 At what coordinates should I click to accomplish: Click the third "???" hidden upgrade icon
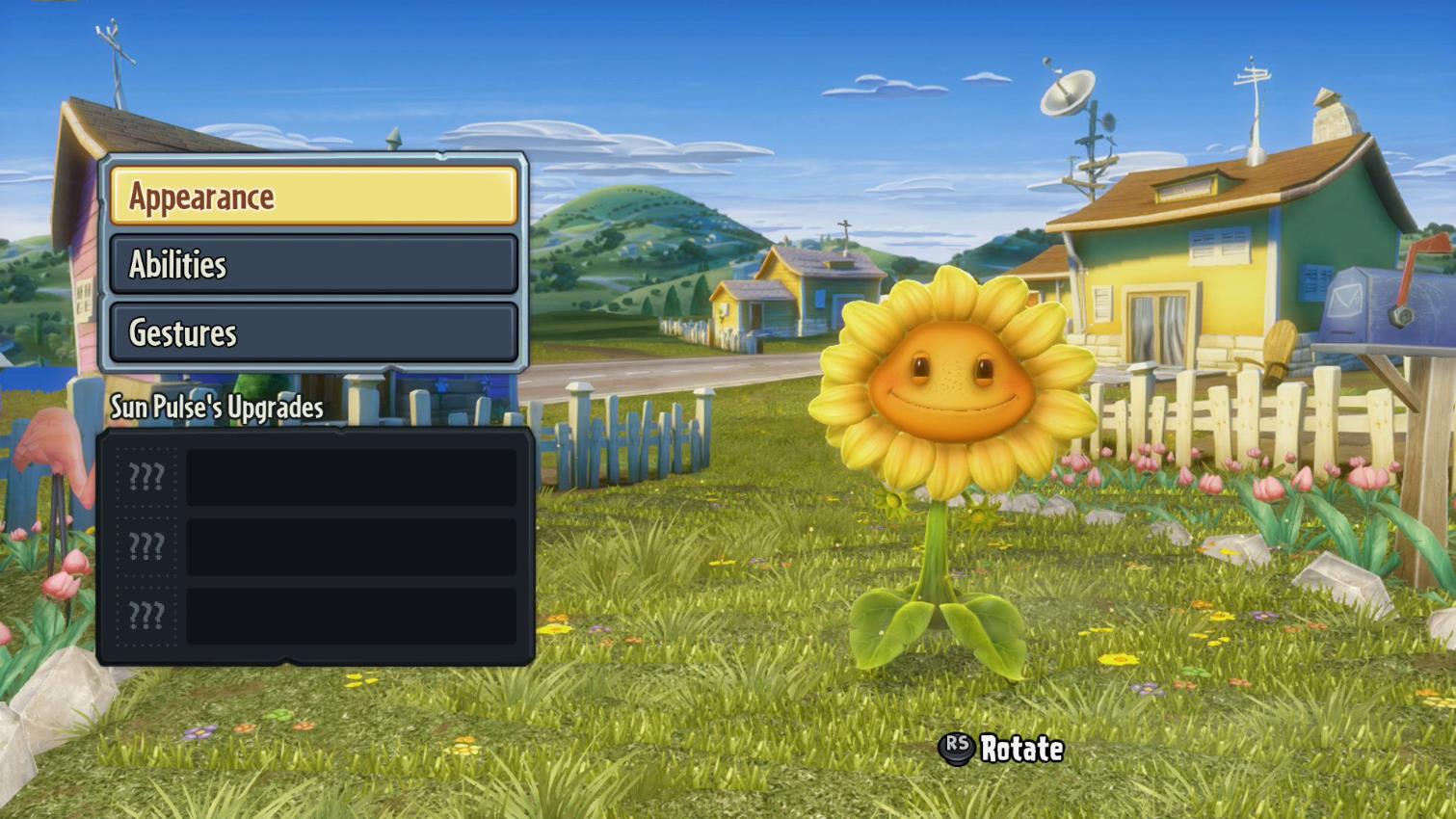click(146, 614)
